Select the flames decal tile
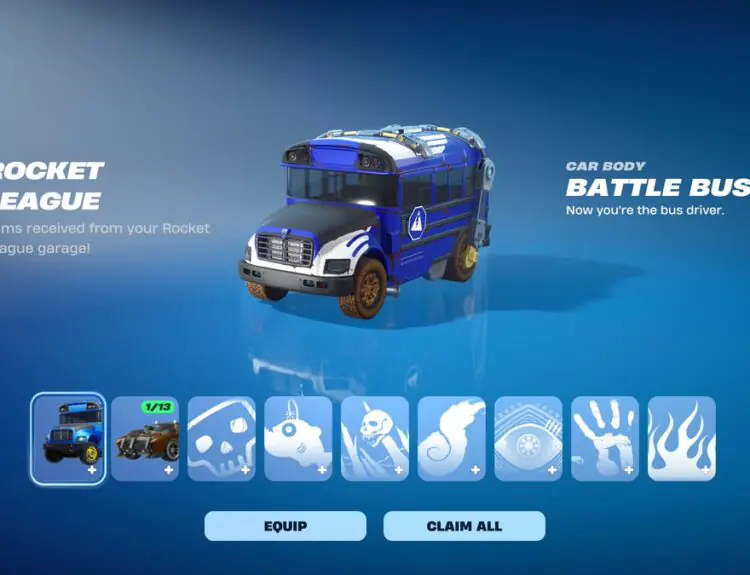Image resolution: width=750 pixels, height=575 pixels. coord(681,438)
